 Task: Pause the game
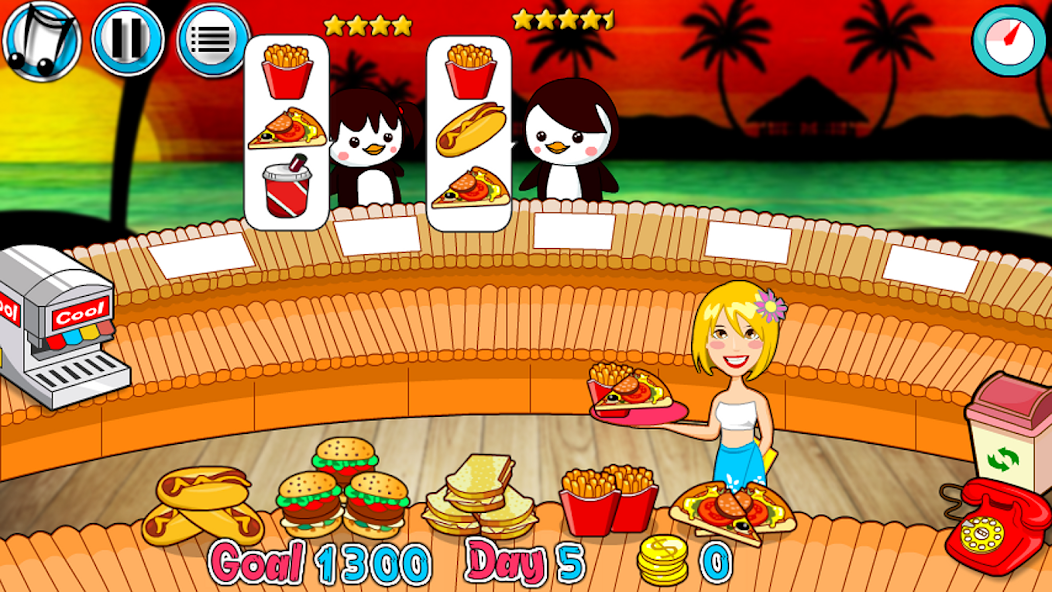click(x=128, y=40)
